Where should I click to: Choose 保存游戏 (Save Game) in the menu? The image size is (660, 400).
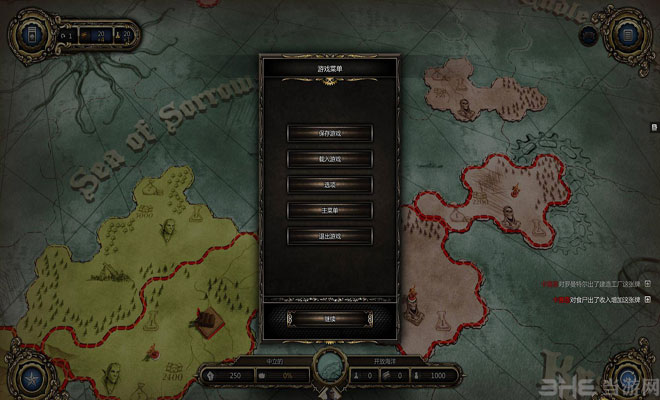pos(330,132)
